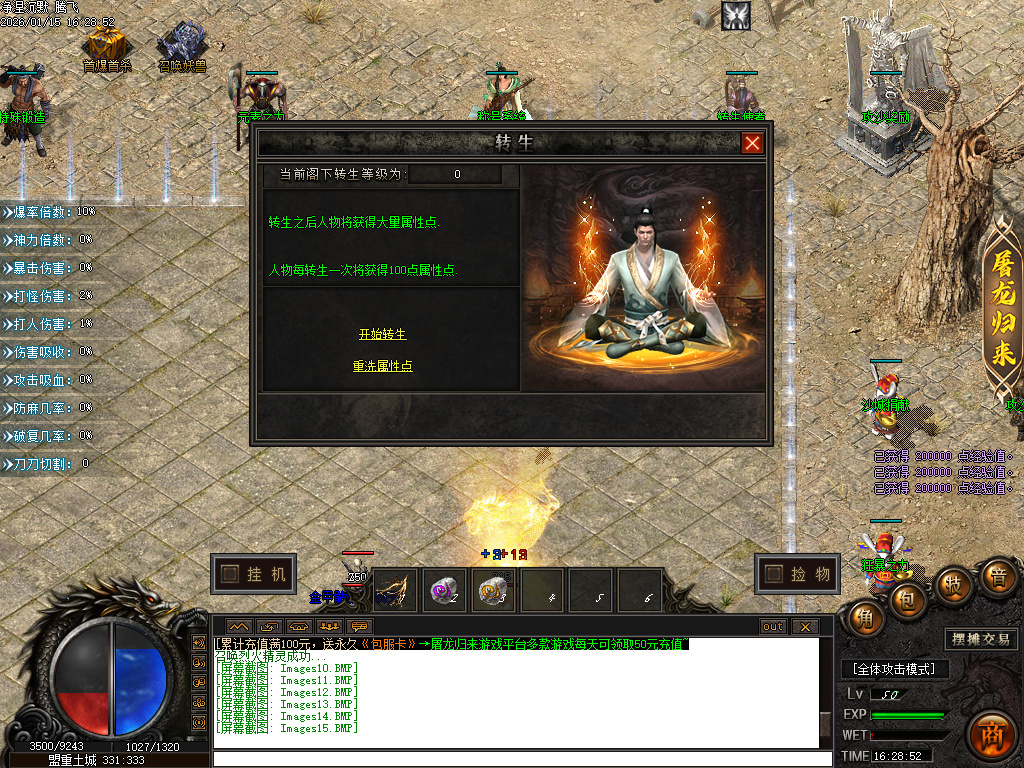
Task: Switch the 全体攻击模式 attack mode
Action: 893,669
